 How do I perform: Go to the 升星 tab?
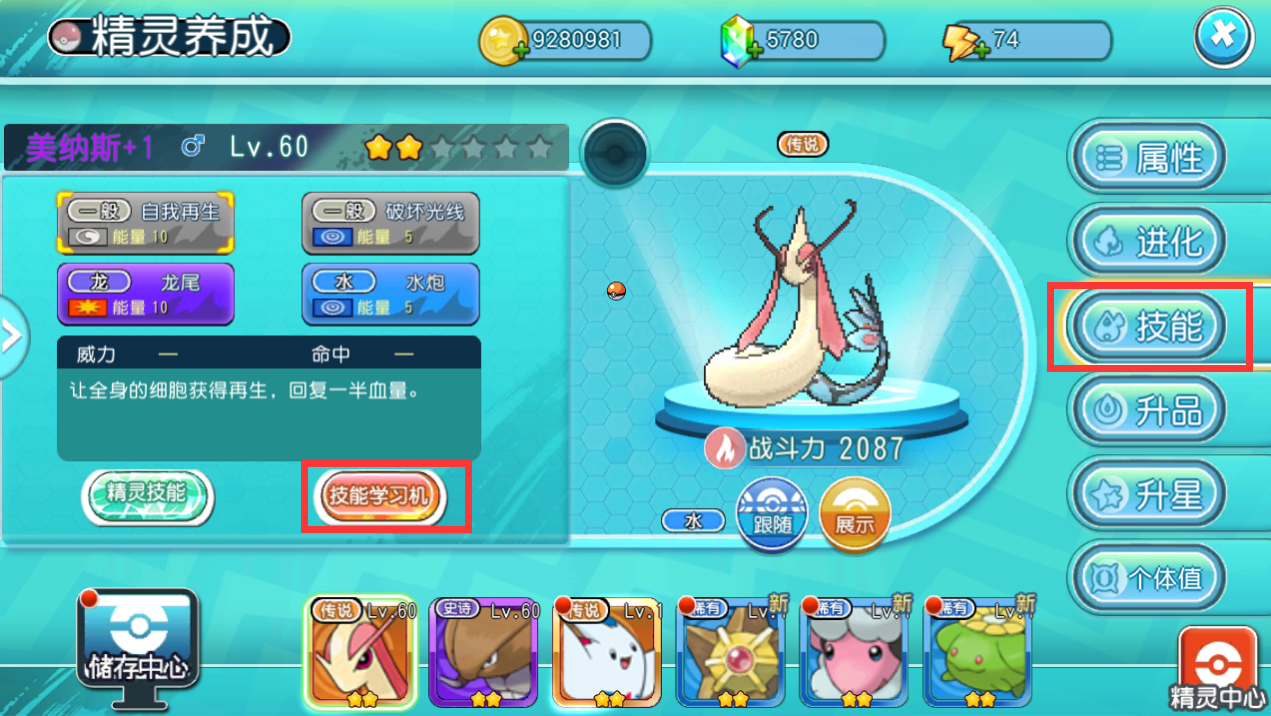pos(1148,494)
